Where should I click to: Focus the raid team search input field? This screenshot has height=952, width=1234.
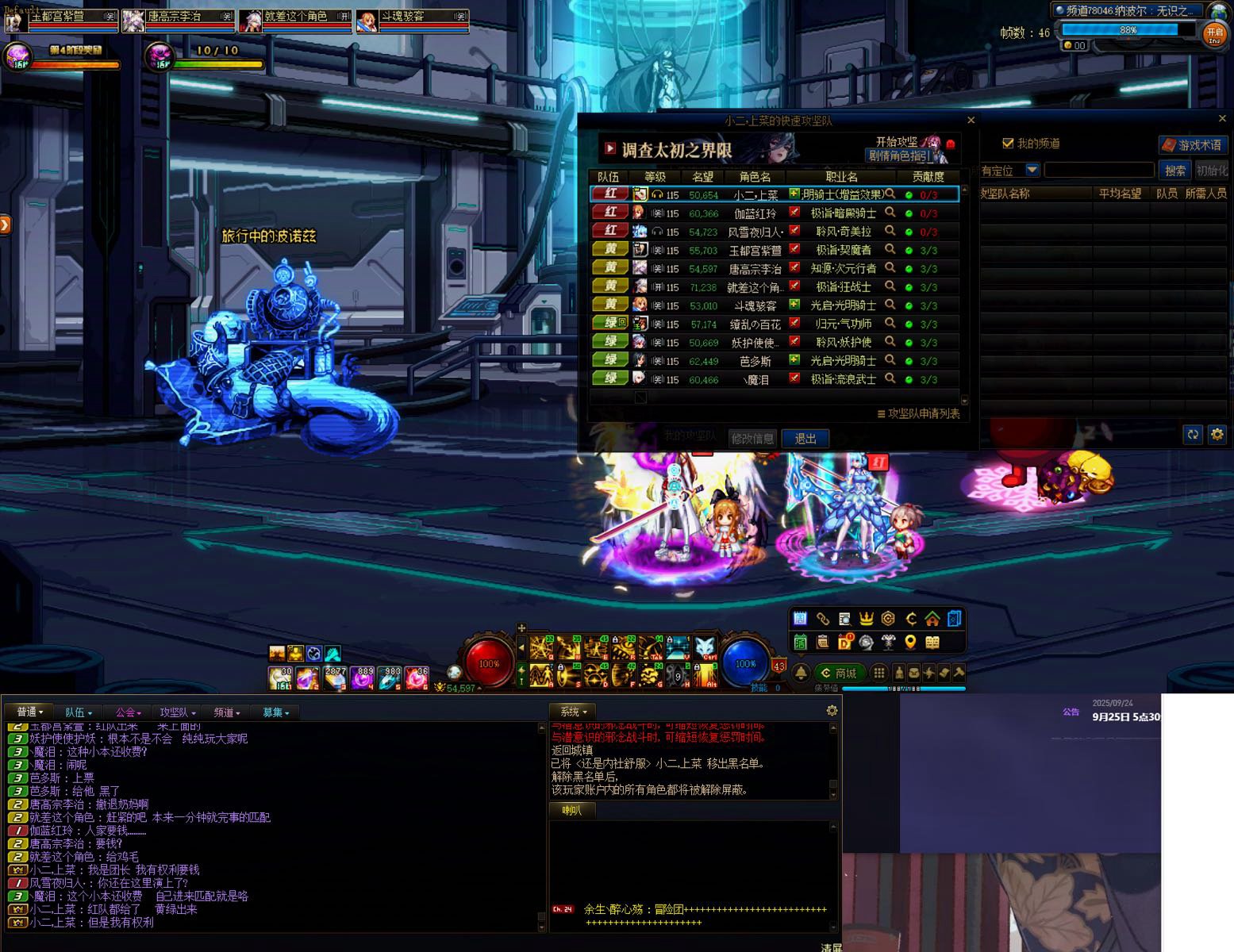pos(1098,171)
